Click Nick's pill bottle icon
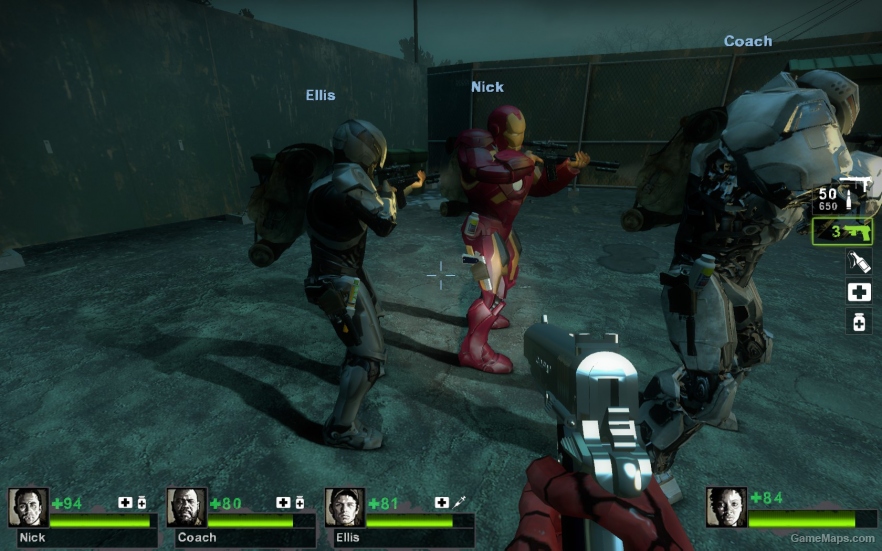The image size is (882, 551). tap(142, 502)
